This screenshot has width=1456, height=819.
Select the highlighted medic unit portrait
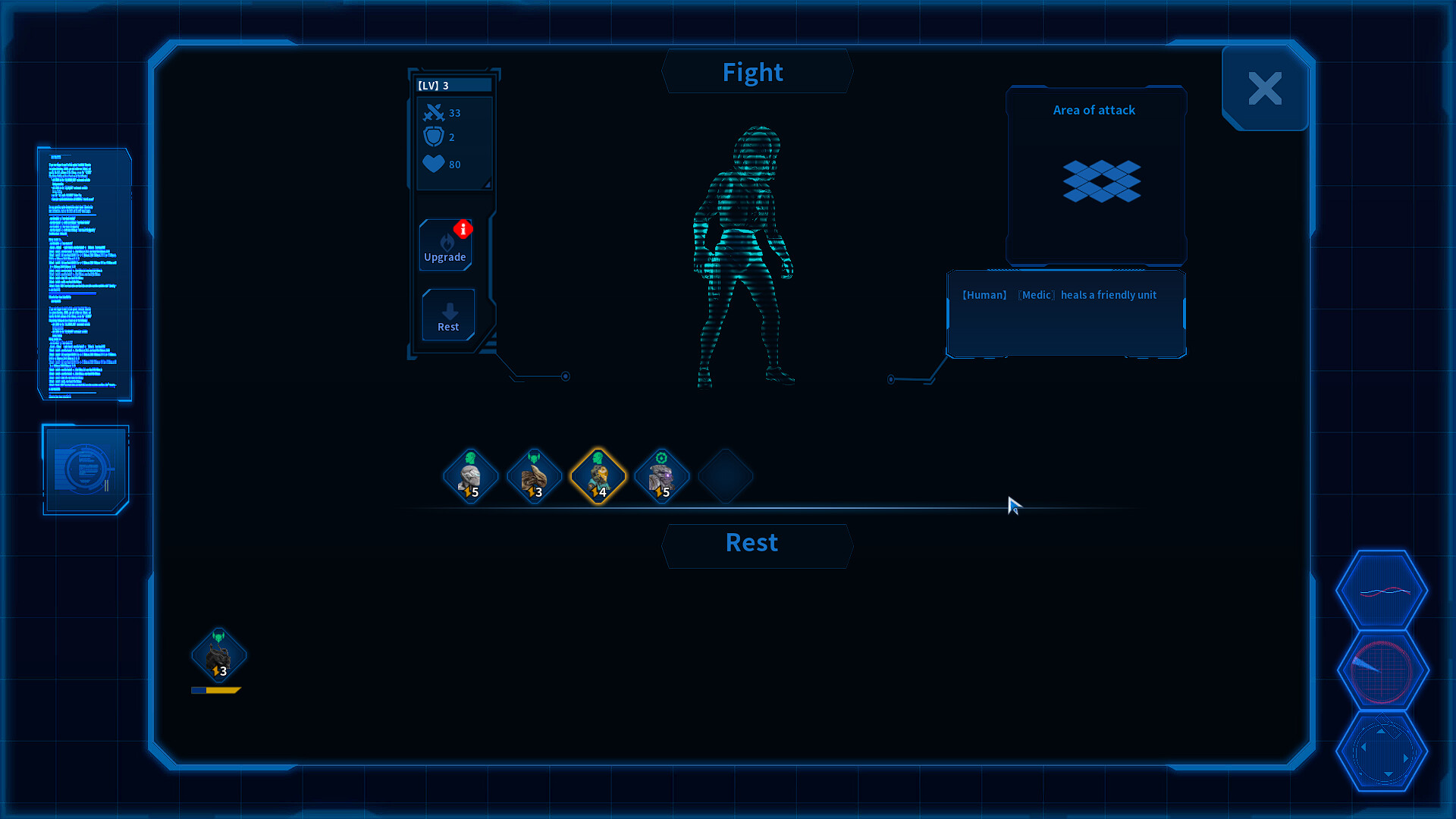pyautogui.click(x=598, y=475)
